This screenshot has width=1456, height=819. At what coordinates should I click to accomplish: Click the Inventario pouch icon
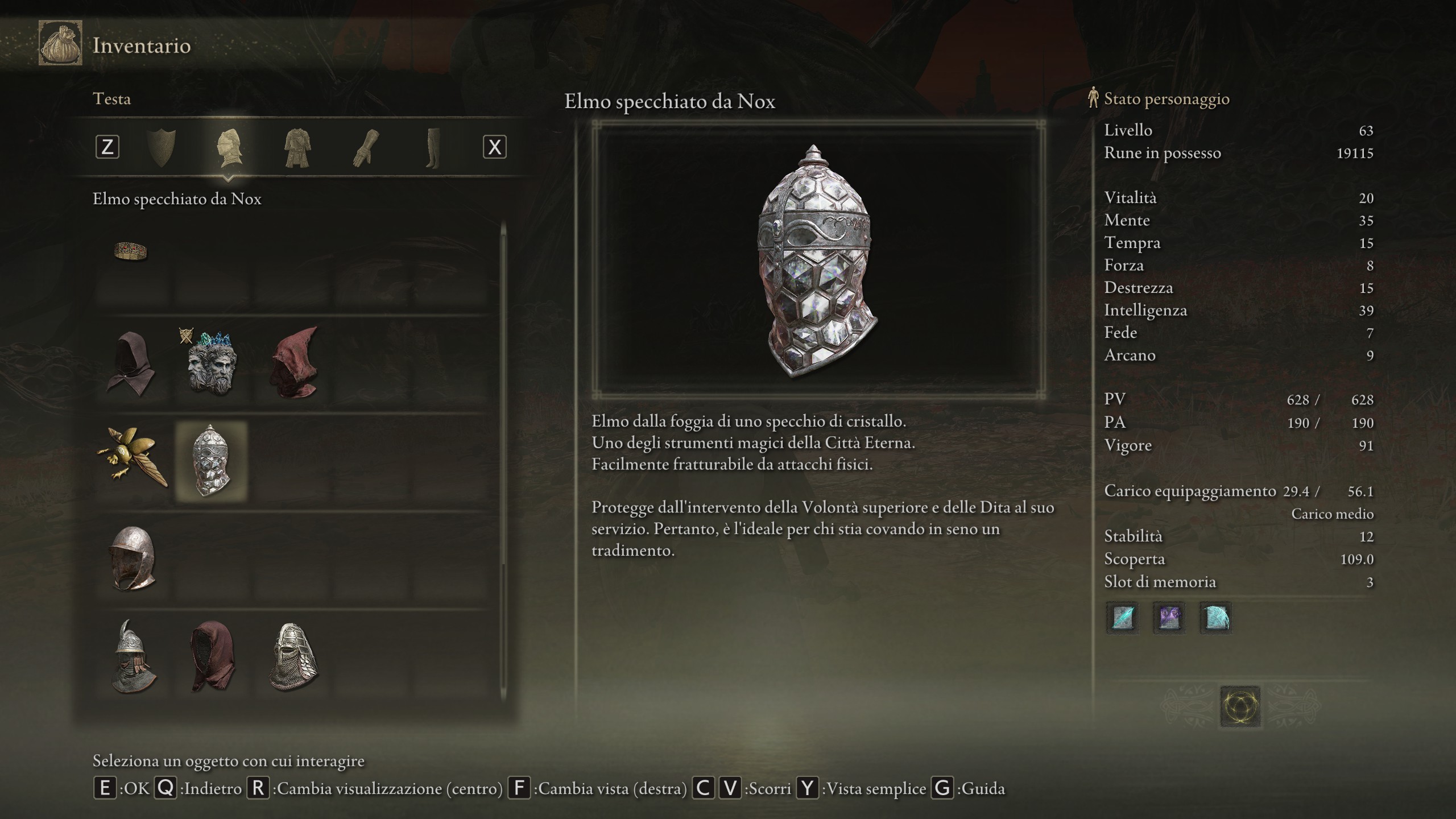click(60, 43)
